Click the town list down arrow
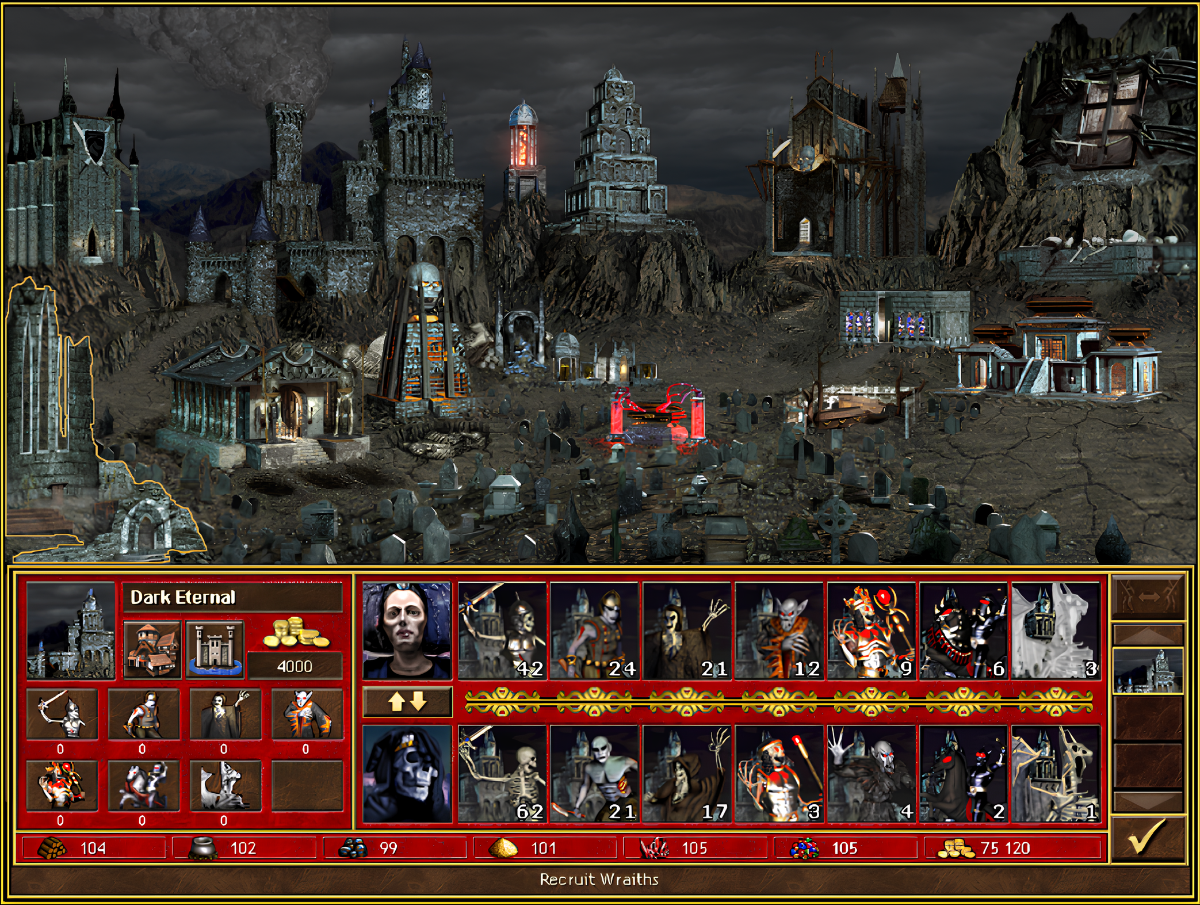 pos(1146,801)
